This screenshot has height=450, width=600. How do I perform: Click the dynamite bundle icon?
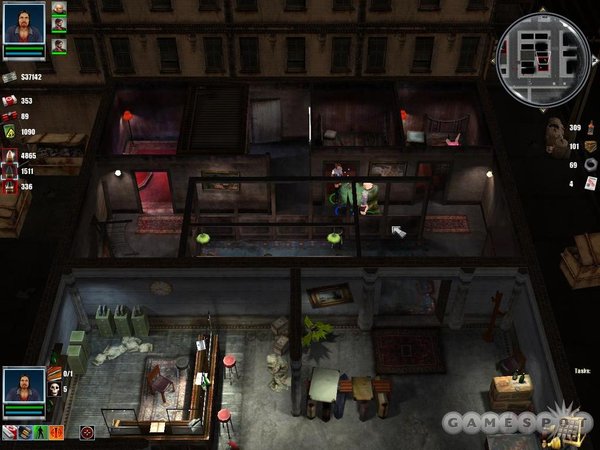(x=9, y=116)
